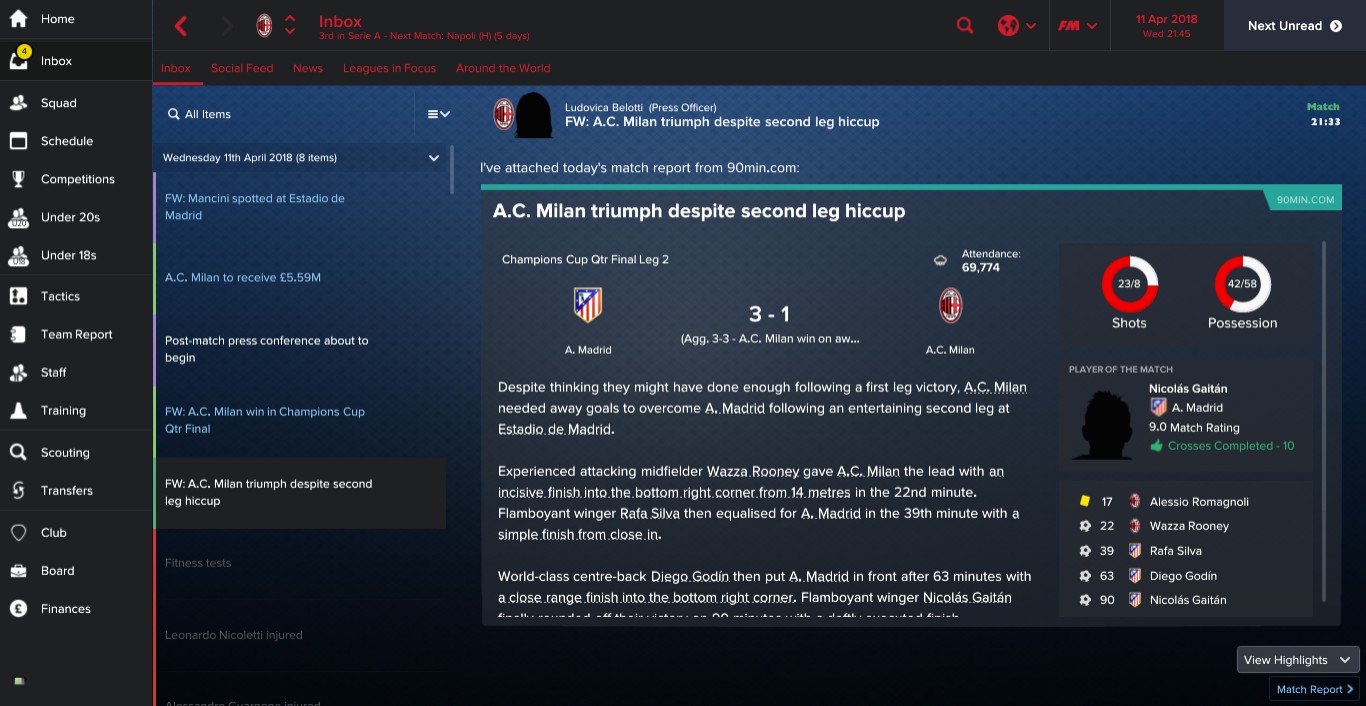Select Finances in the sidebar
1366x706 pixels.
click(x=65, y=608)
